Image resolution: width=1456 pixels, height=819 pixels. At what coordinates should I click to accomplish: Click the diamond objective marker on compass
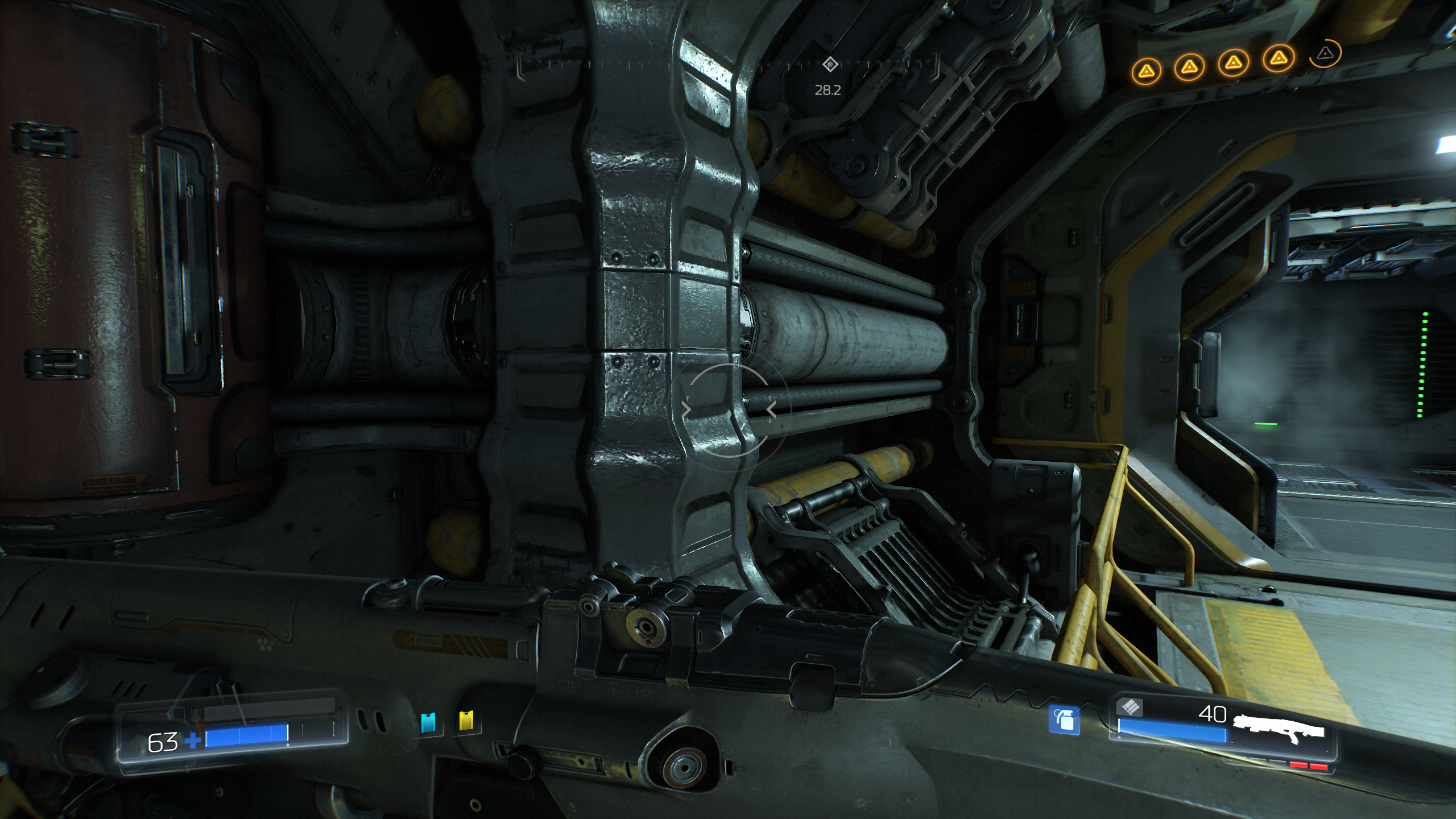click(830, 64)
